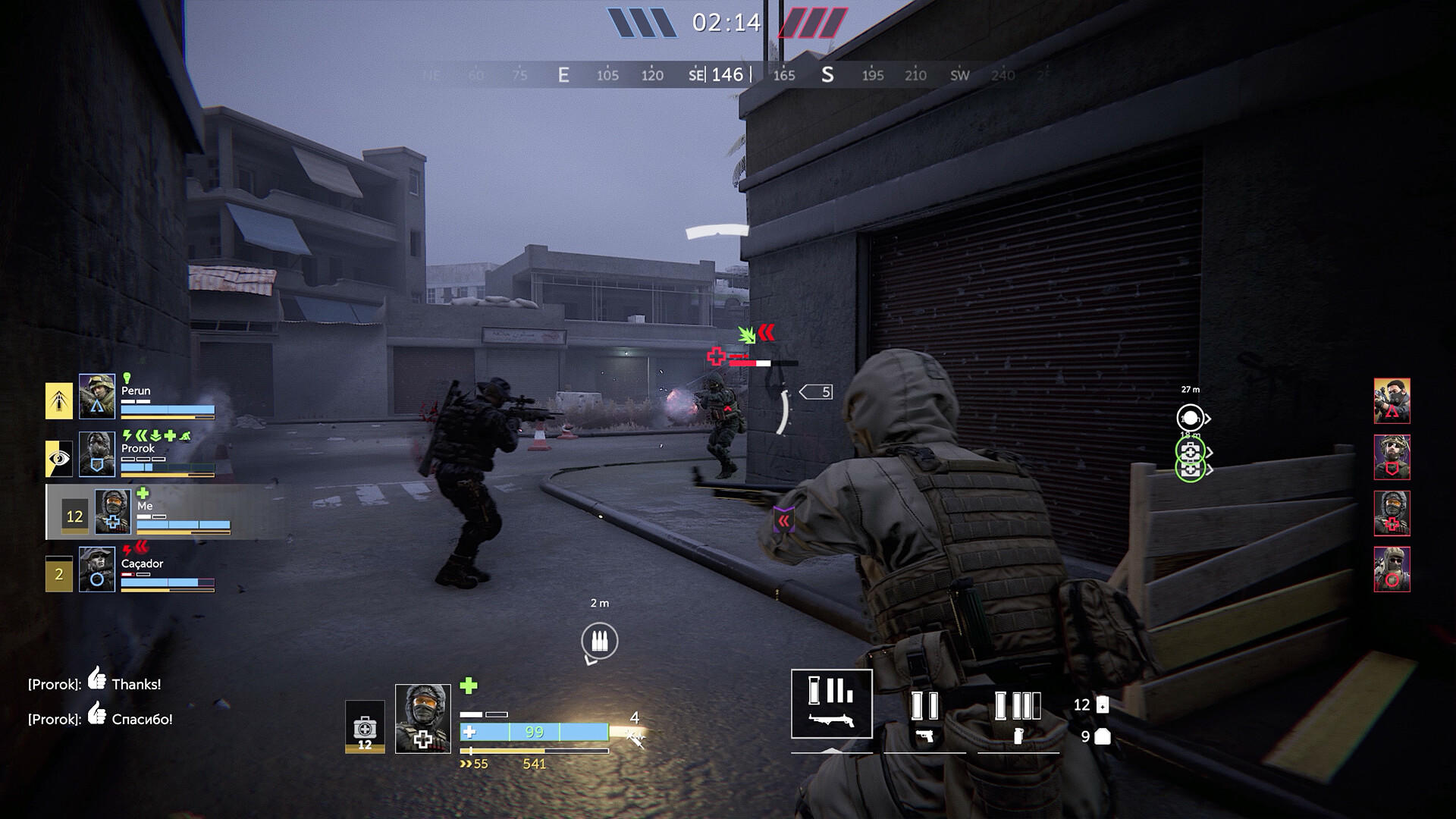Select the shotgun primary weapon slot
This screenshot has height=819, width=1456.
click(832, 704)
